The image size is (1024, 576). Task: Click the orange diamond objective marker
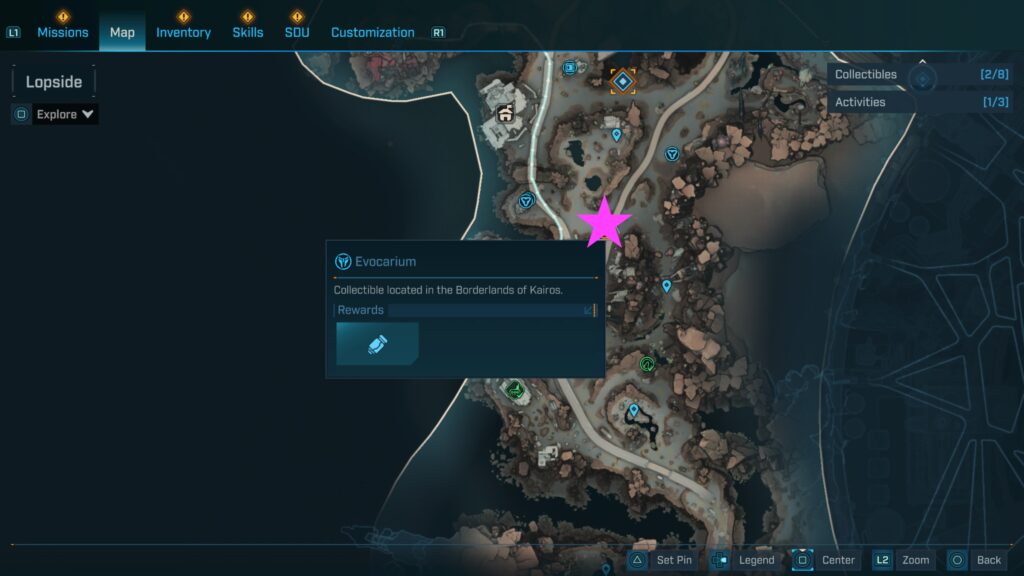pos(623,80)
